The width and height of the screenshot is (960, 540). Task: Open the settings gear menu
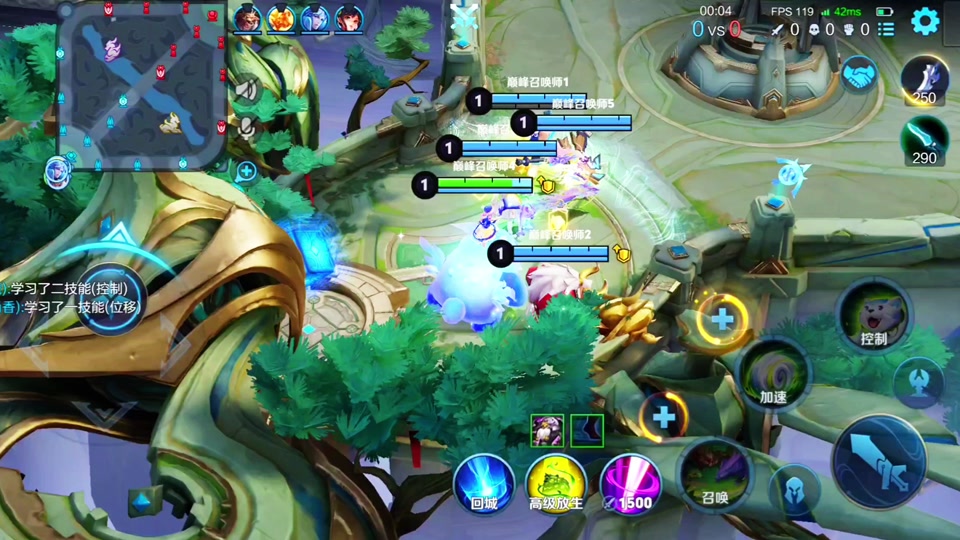[x=925, y=21]
